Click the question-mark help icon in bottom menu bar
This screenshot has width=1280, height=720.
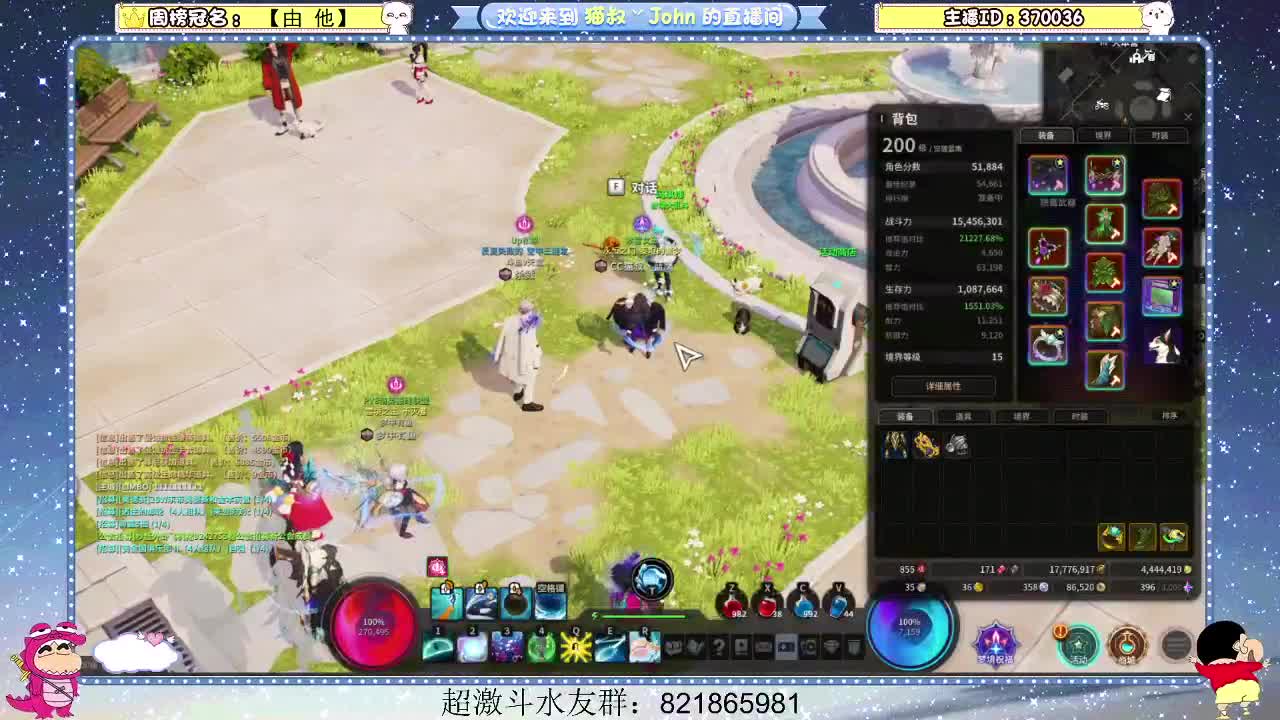719,646
